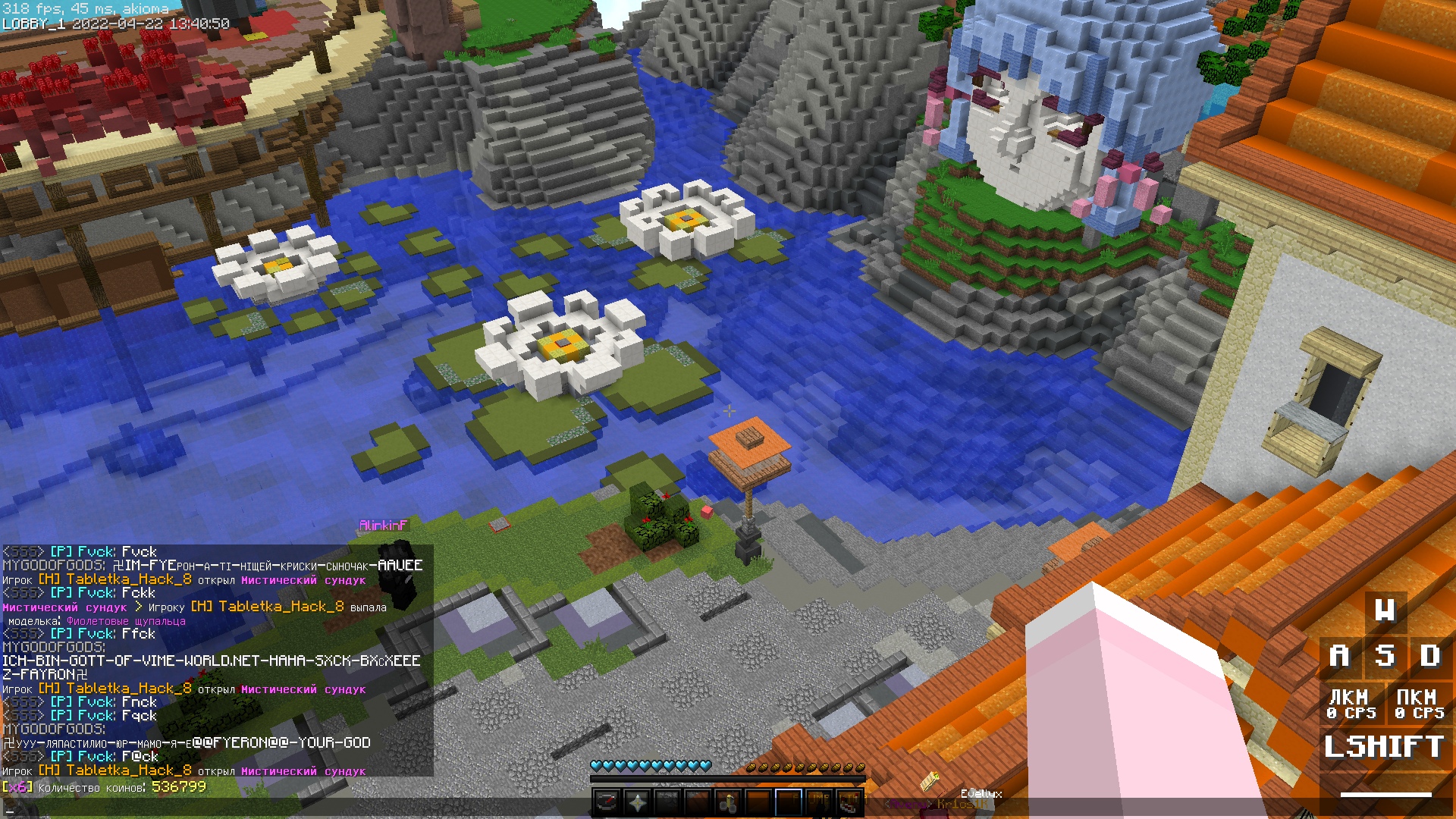
Task: Click the highlighted empty hotbar slot
Action: [x=789, y=802]
